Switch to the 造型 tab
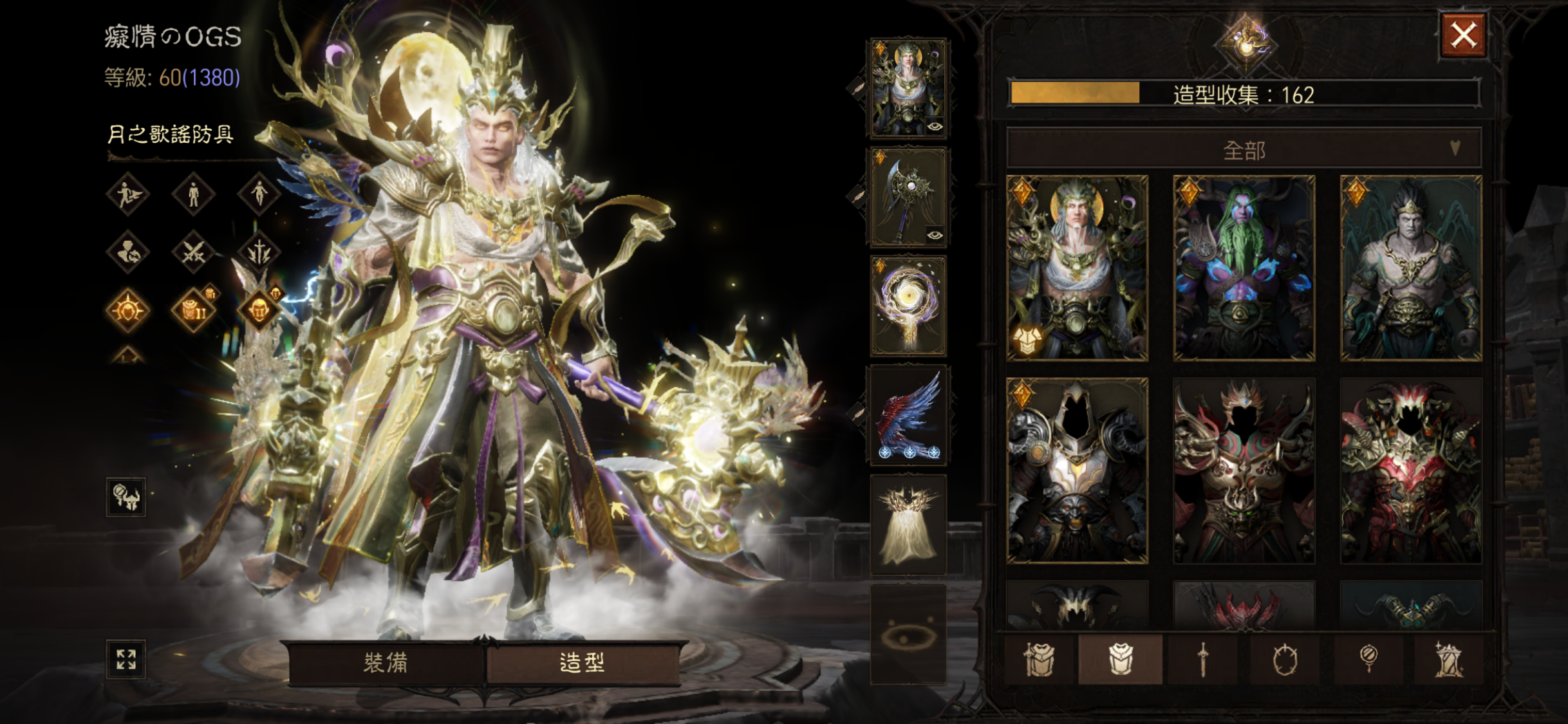Viewport: 1568px width, 724px height. click(x=583, y=662)
